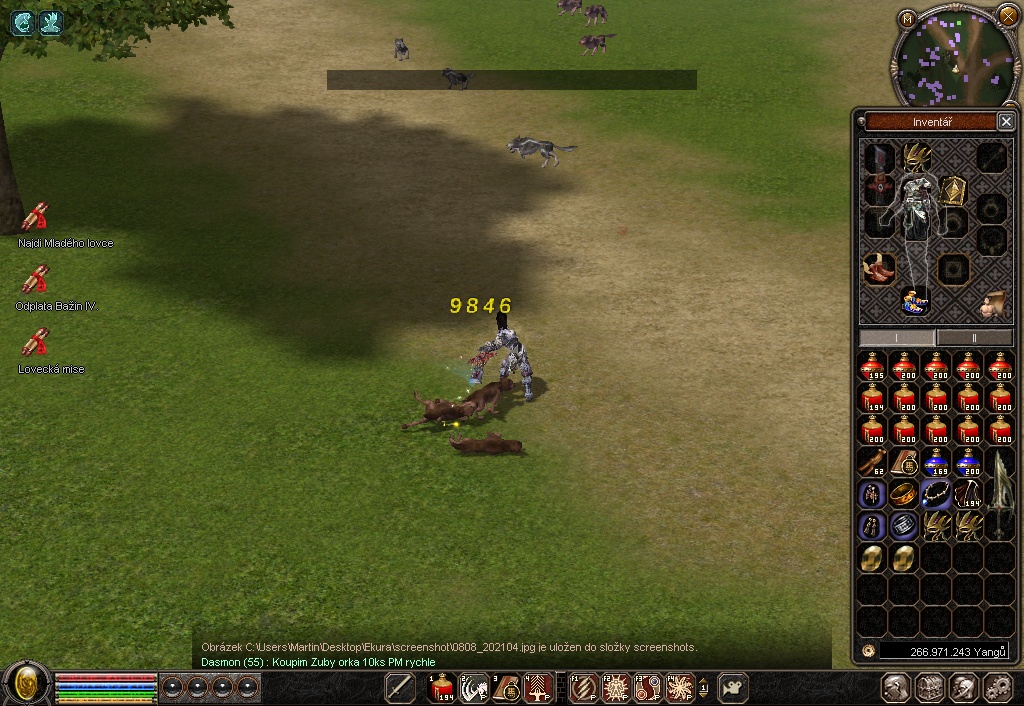Switch to inventory page I

tap(897, 338)
